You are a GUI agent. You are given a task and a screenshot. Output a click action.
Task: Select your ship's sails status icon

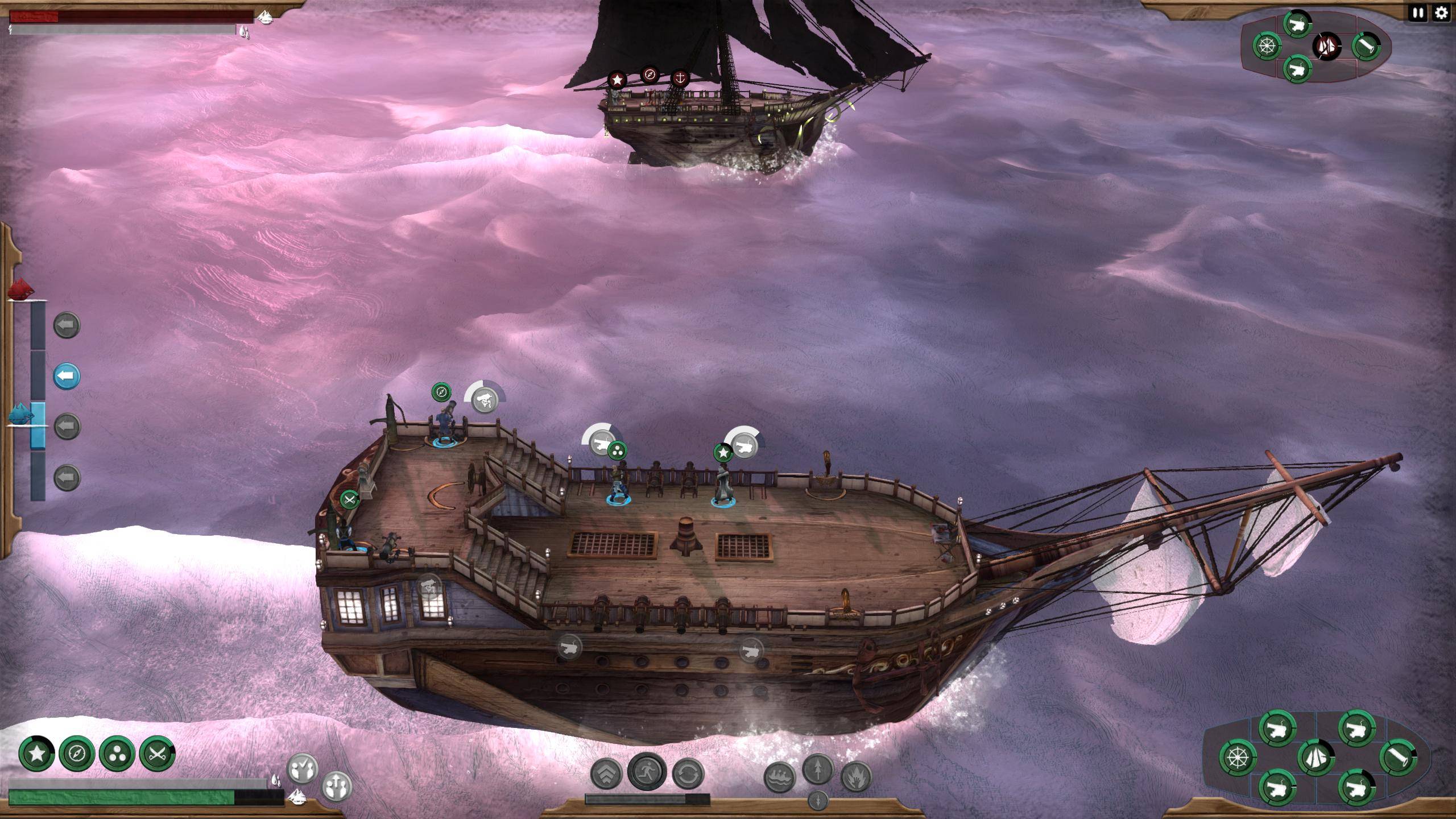click(x=1316, y=757)
